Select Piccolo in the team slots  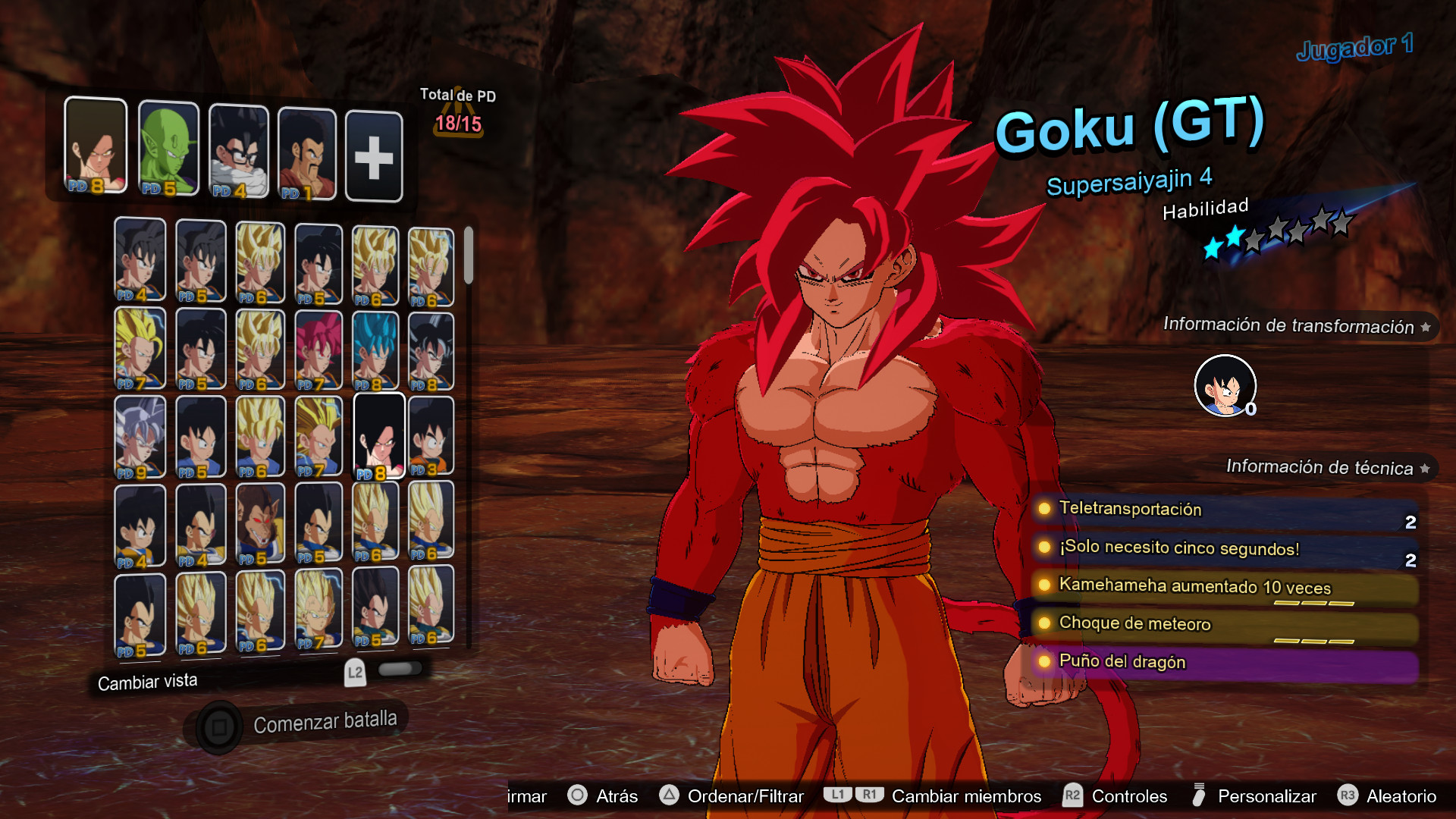pos(168,149)
